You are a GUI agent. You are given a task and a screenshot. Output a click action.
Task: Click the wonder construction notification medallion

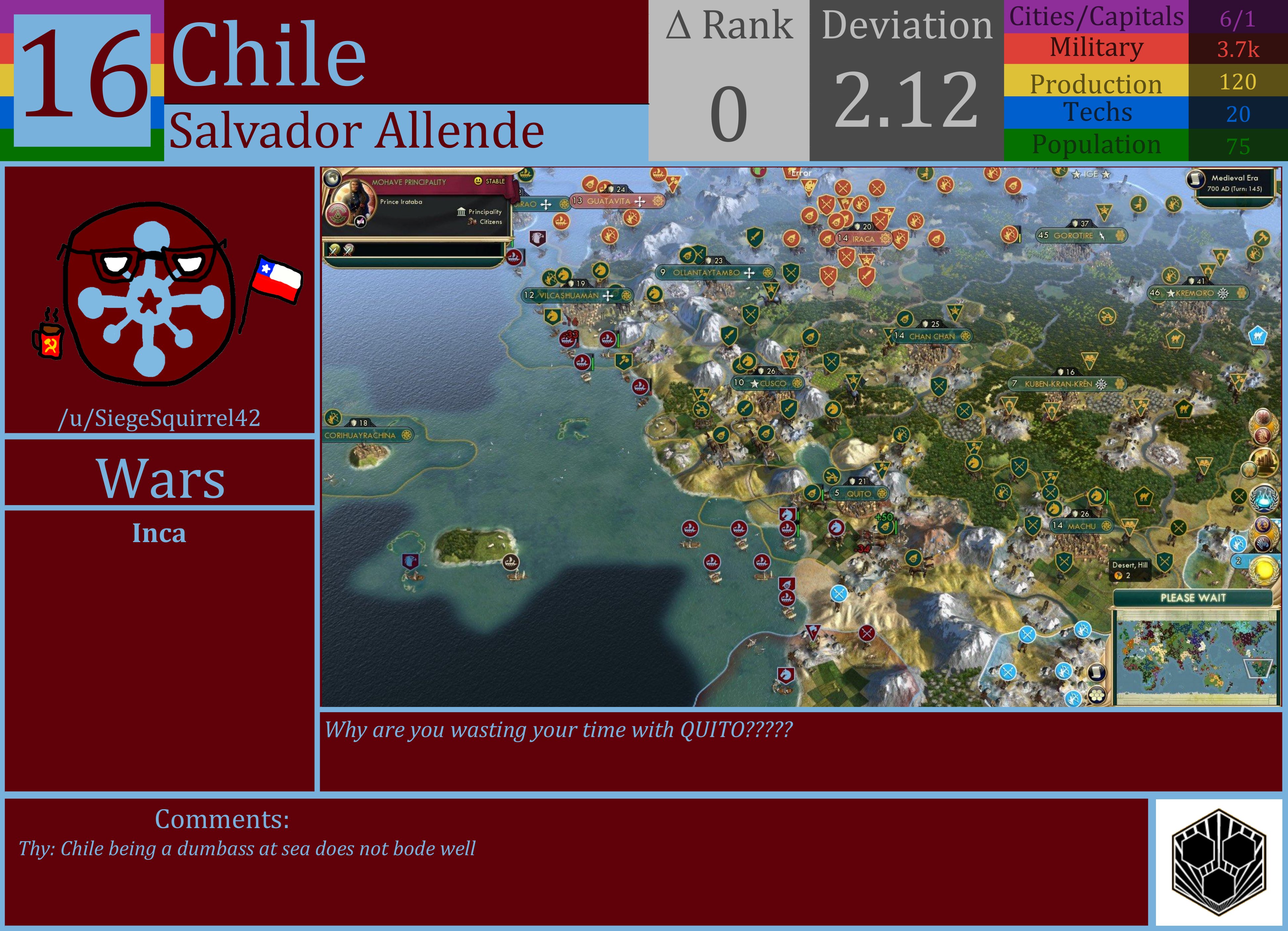click(1264, 461)
